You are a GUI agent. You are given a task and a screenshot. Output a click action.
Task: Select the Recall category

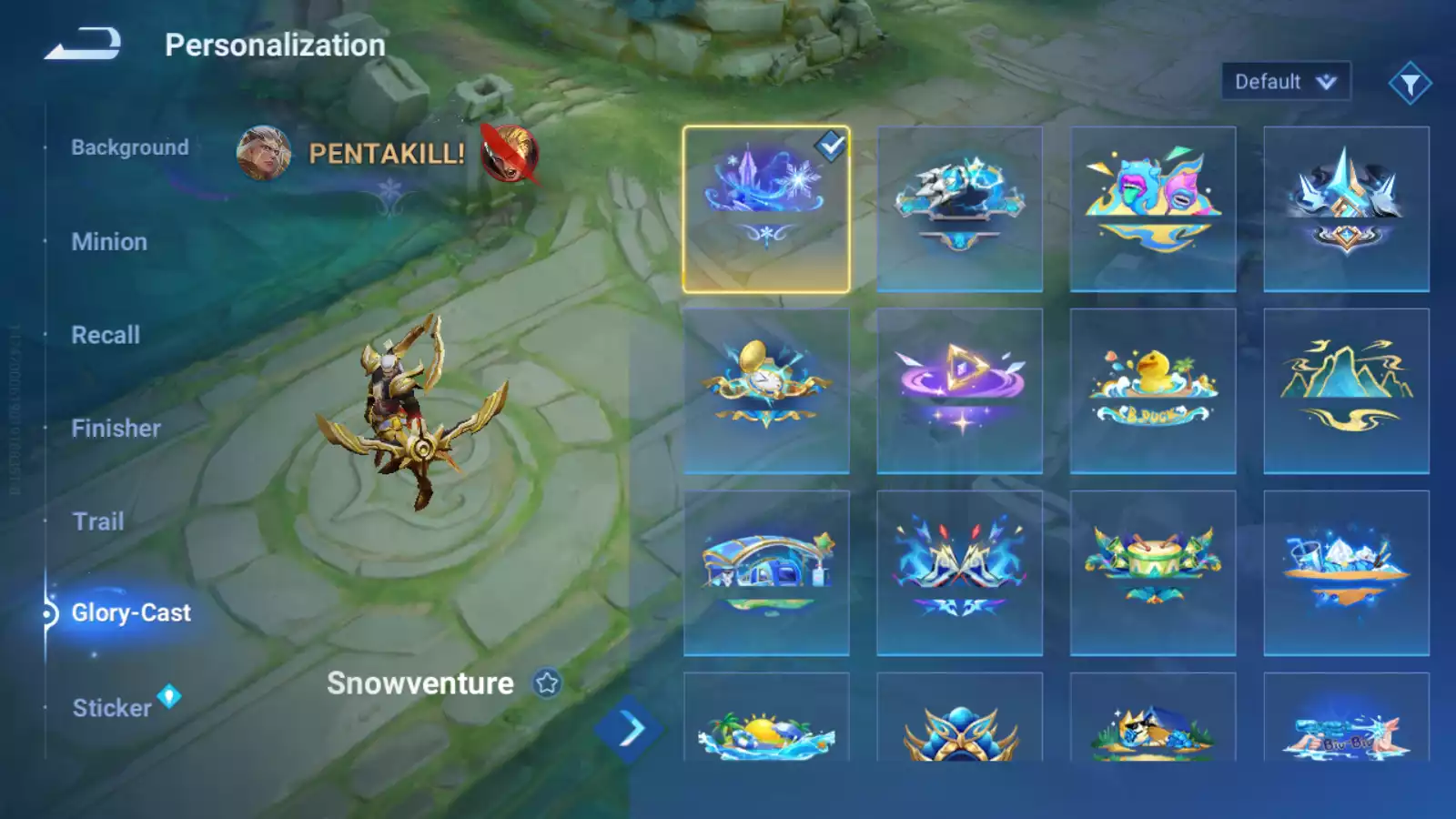106,335
